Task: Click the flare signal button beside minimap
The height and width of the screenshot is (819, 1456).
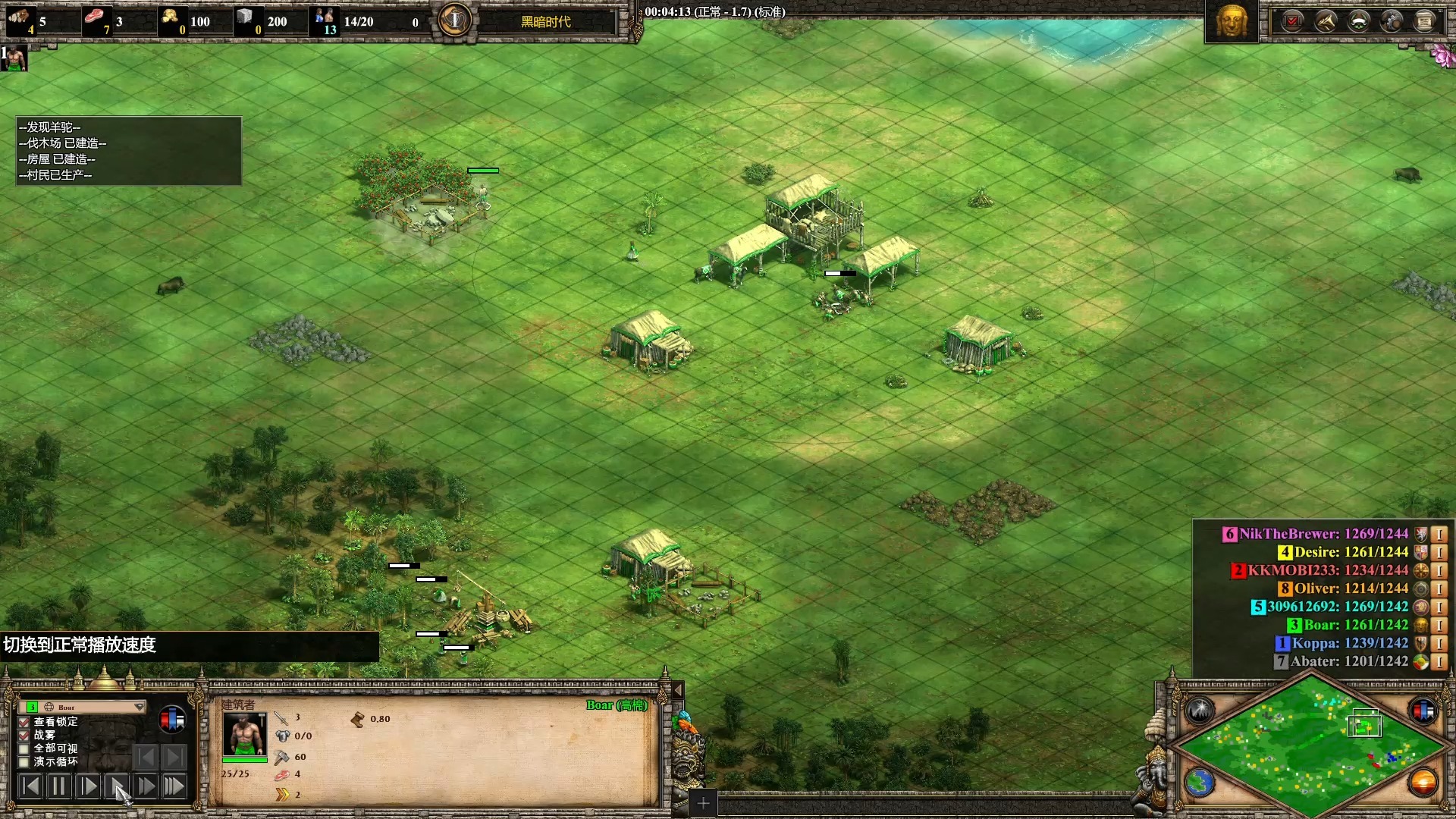Action: click(1200, 711)
